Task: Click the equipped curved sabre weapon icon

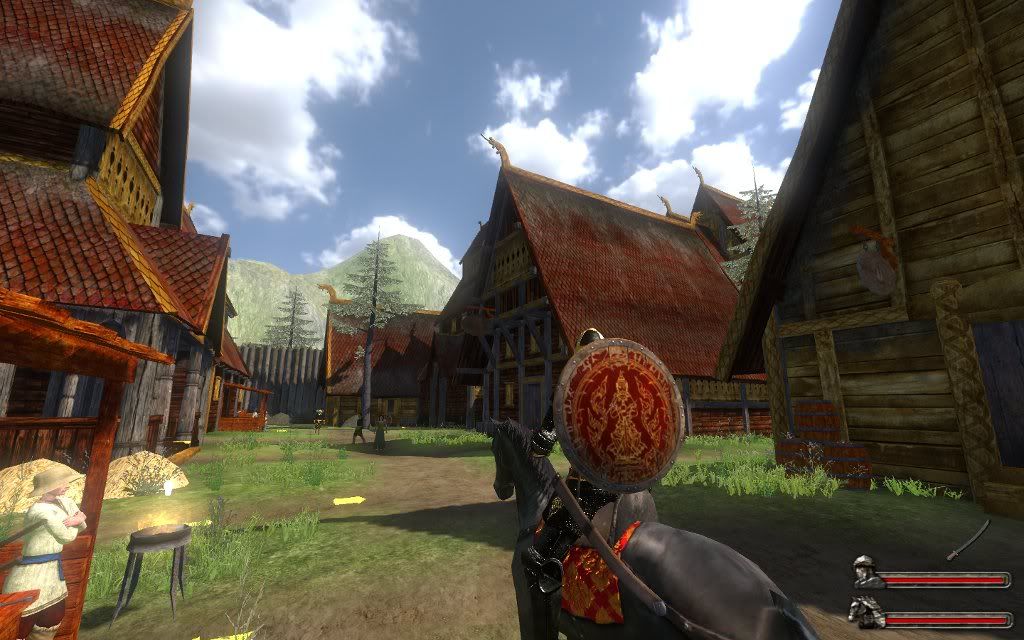Action: pyautogui.click(x=969, y=539)
